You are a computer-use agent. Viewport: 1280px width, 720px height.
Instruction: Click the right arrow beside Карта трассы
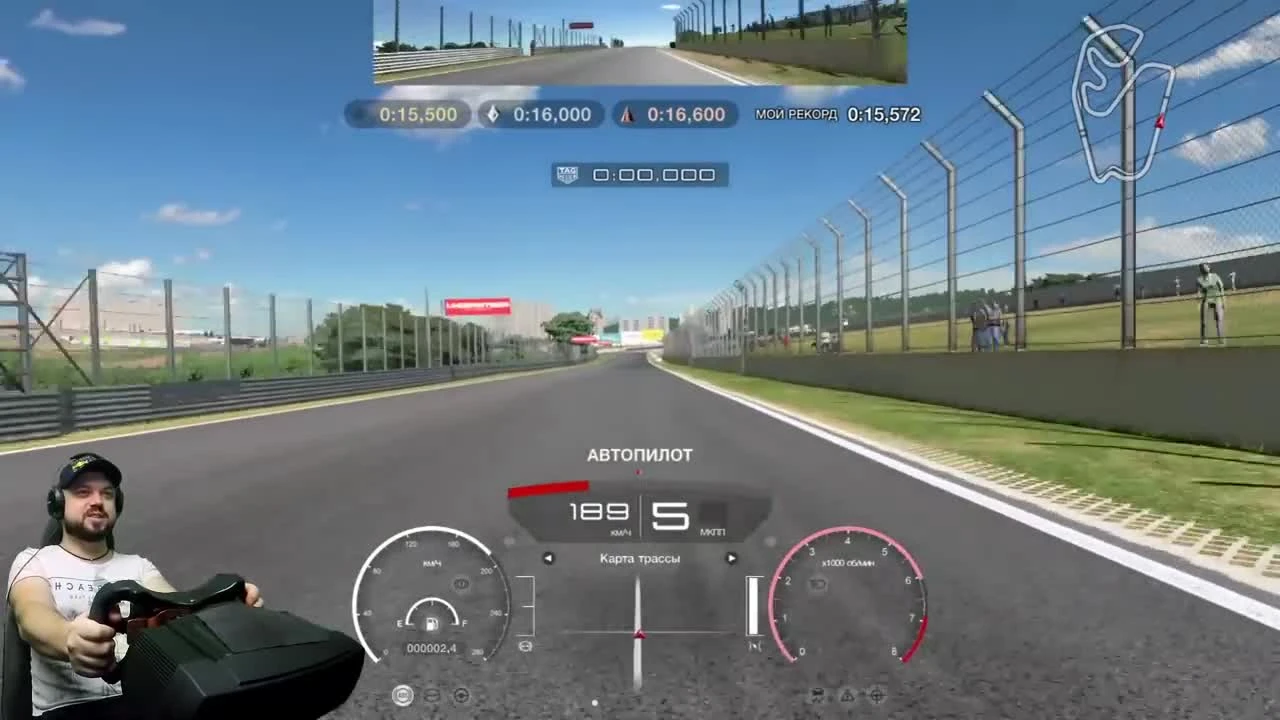tap(731, 558)
